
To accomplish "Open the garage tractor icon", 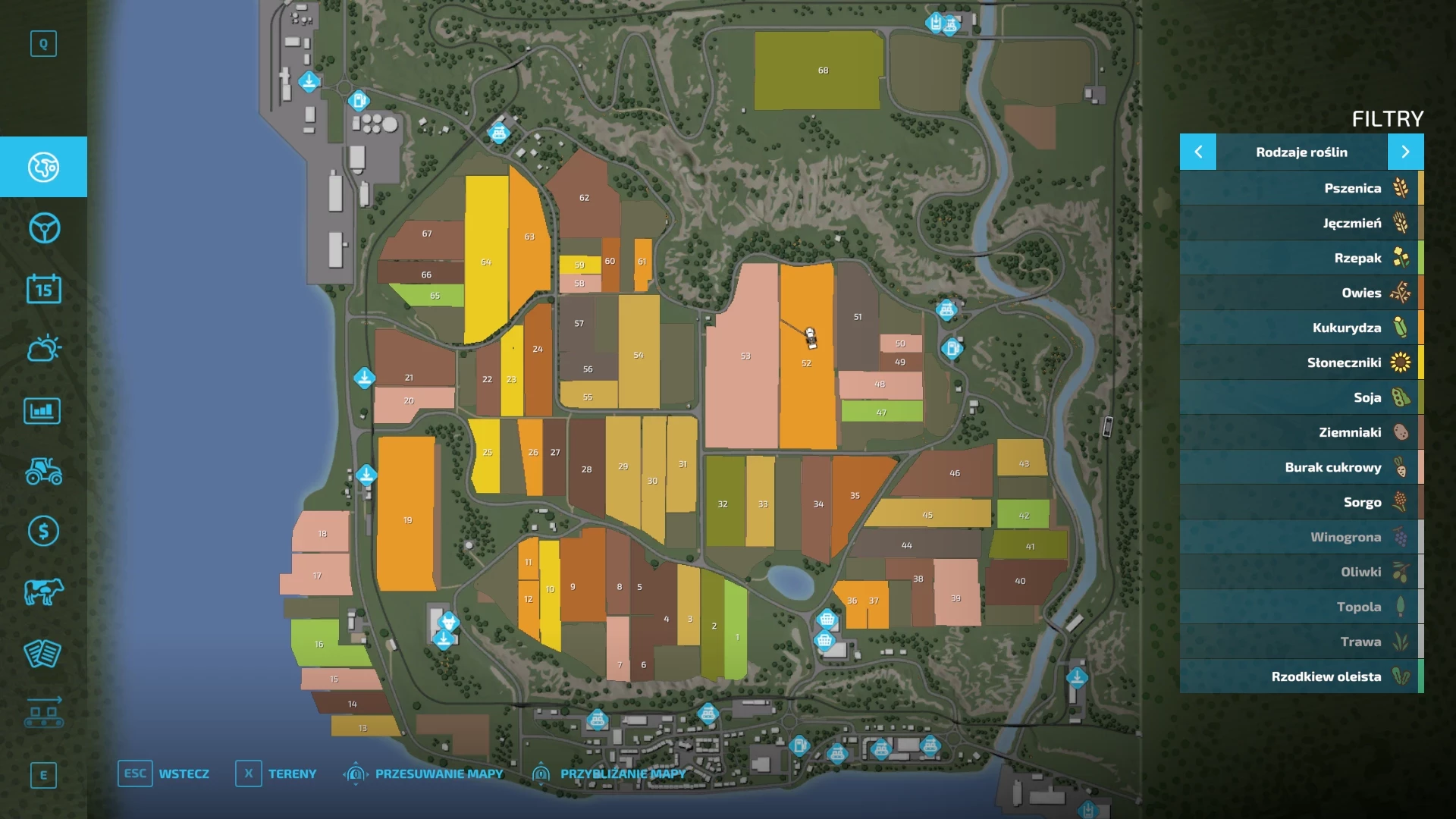I will coord(43,471).
